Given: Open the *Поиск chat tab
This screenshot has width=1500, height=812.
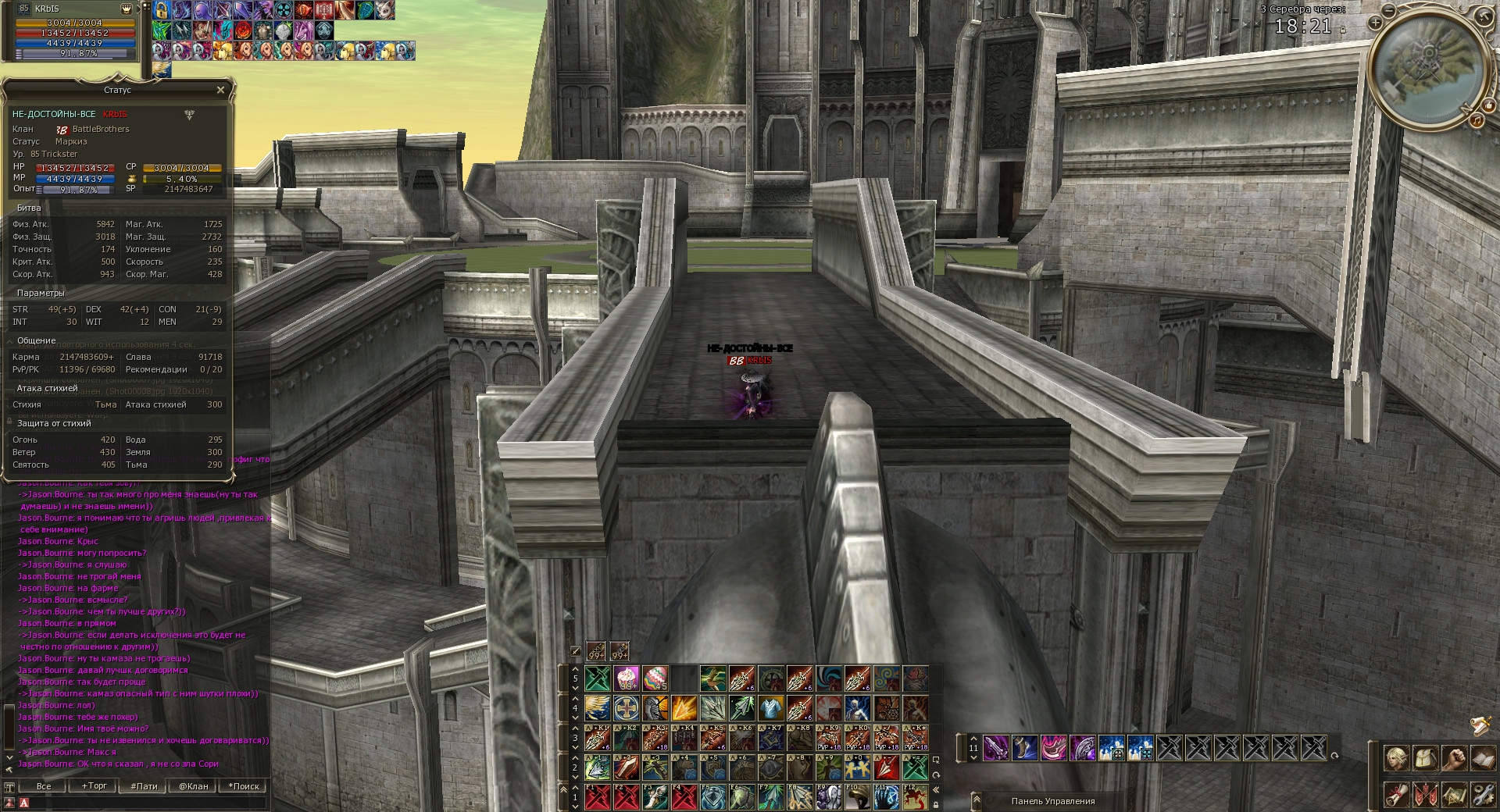Looking at the screenshot, I should click(x=244, y=786).
